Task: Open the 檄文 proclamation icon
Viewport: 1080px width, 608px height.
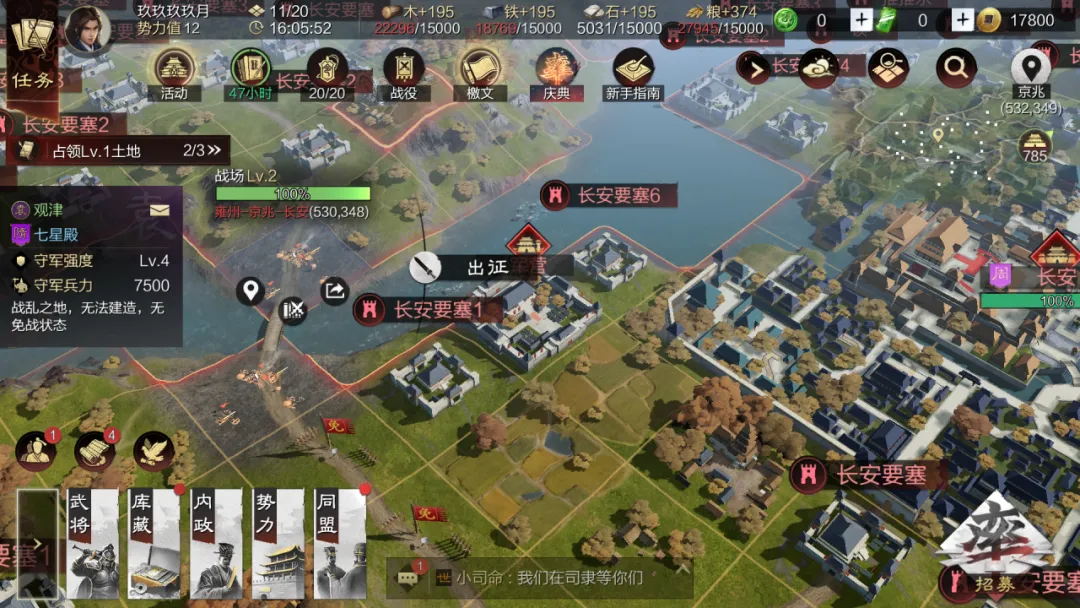Action: [x=480, y=72]
